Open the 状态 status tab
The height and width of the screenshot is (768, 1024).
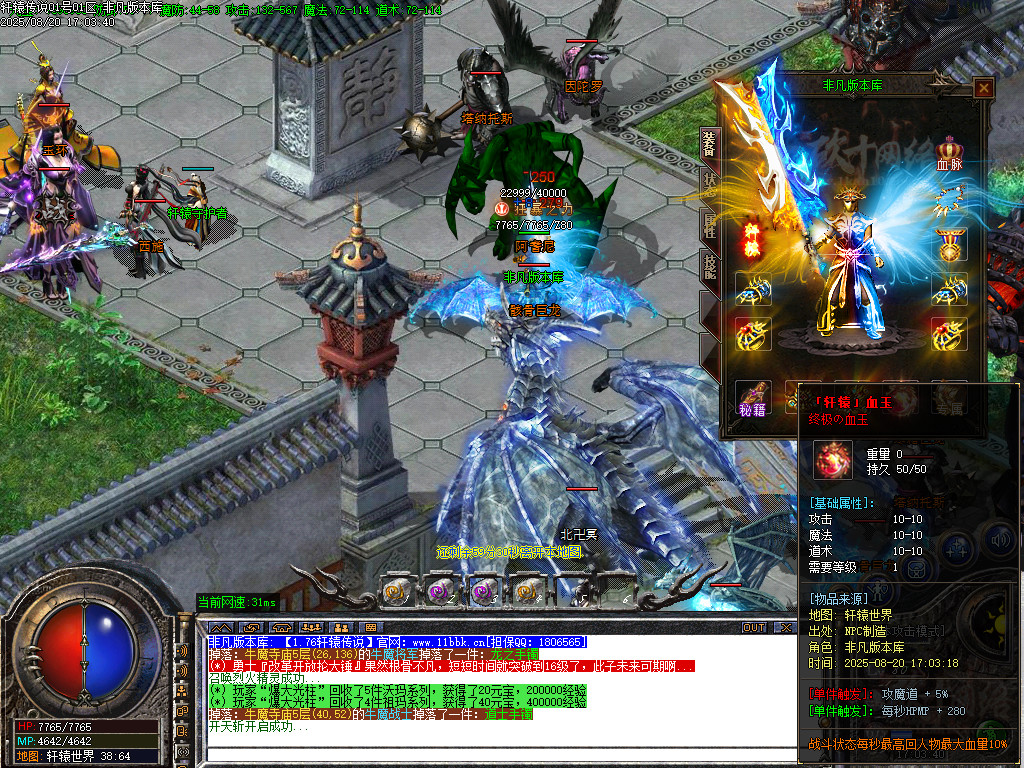tap(709, 185)
